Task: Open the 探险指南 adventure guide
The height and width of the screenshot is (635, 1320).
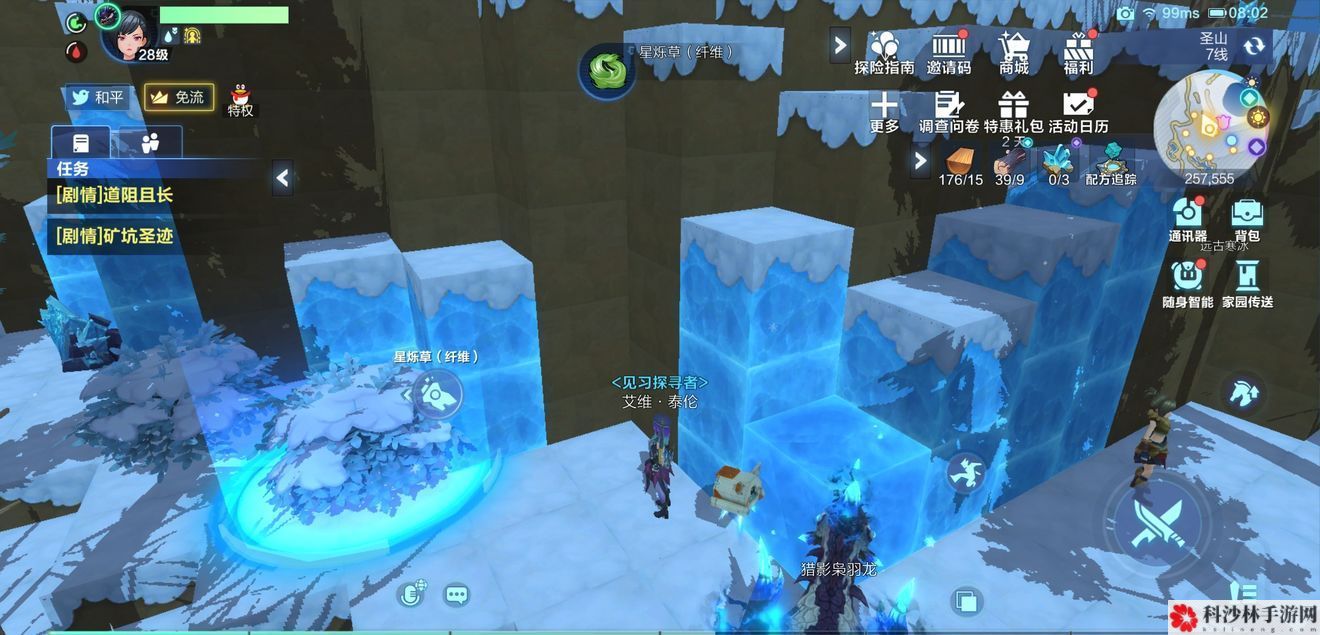Action: [884, 50]
